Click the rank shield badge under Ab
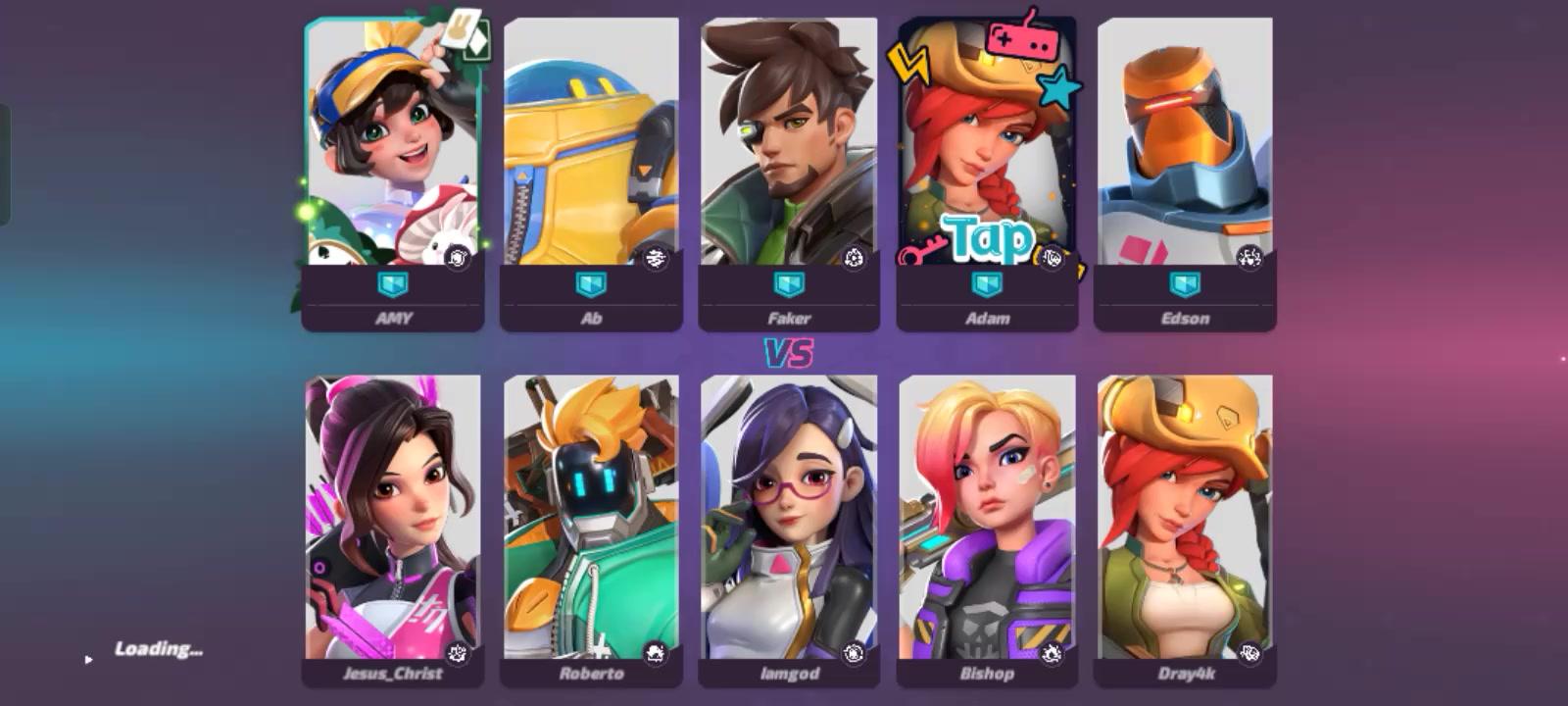 pyautogui.click(x=592, y=285)
